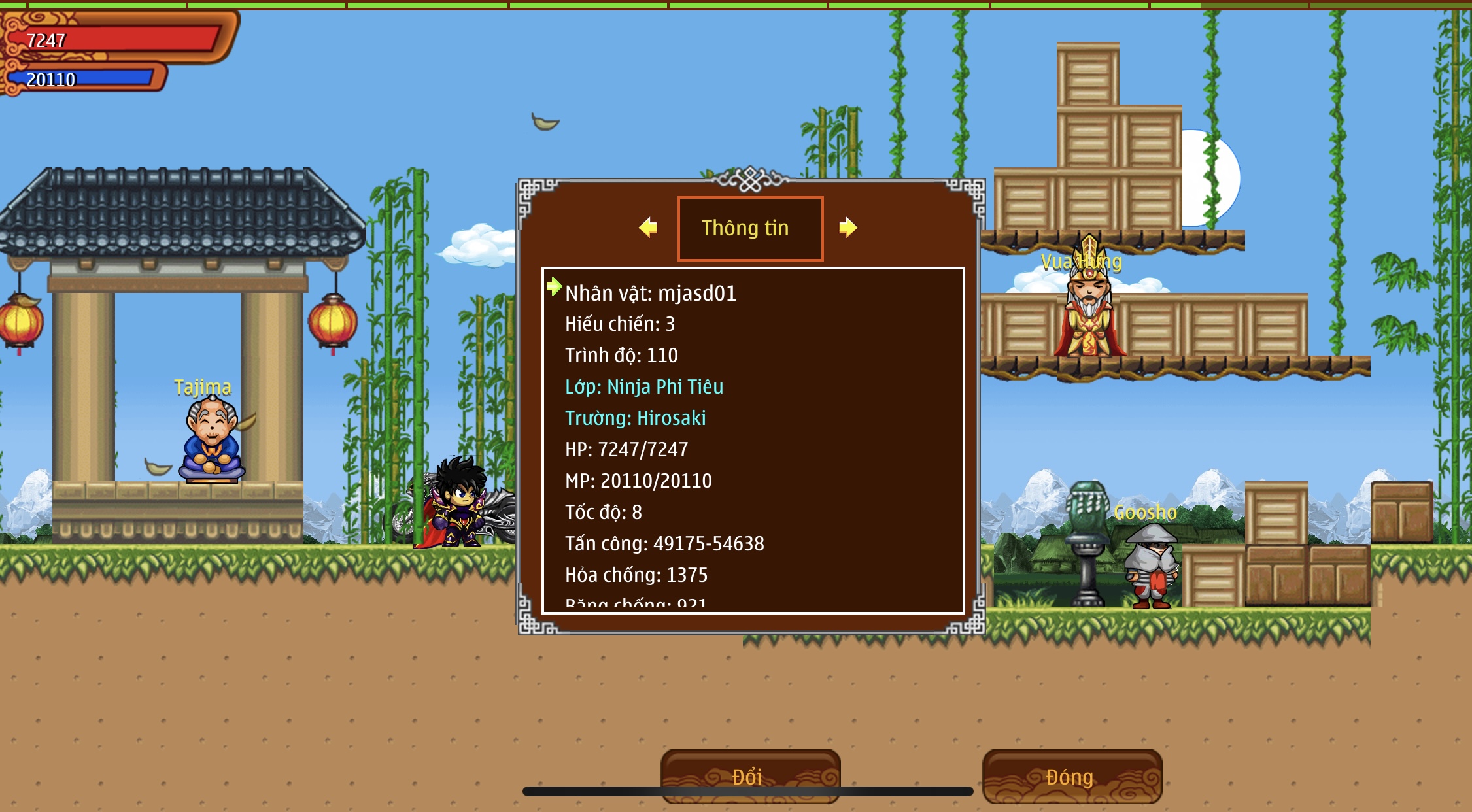Select the Thông tin tab header
The height and width of the screenshot is (812, 1472).
(x=750, y=228)
